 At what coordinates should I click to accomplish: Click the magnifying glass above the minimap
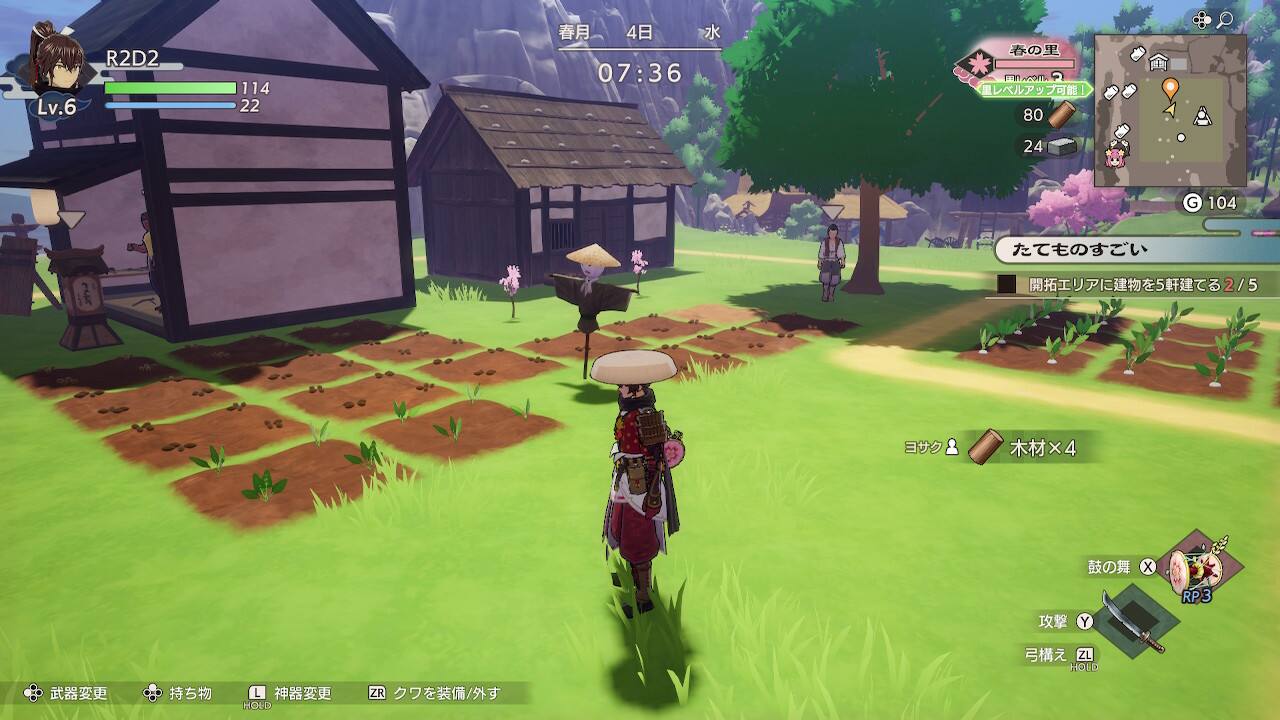pos(1225,19)
